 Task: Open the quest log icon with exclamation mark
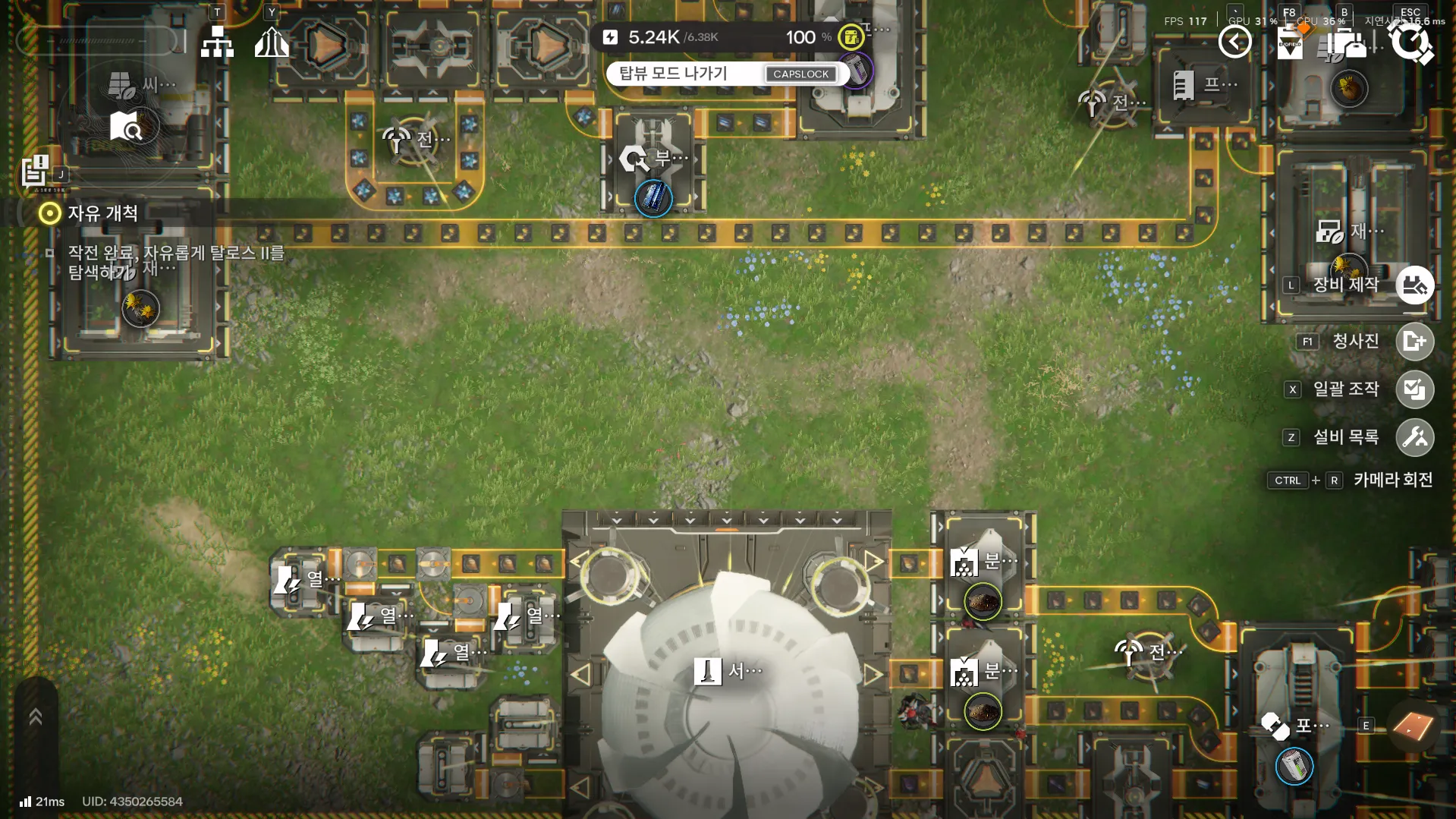(x=35, y=171)
